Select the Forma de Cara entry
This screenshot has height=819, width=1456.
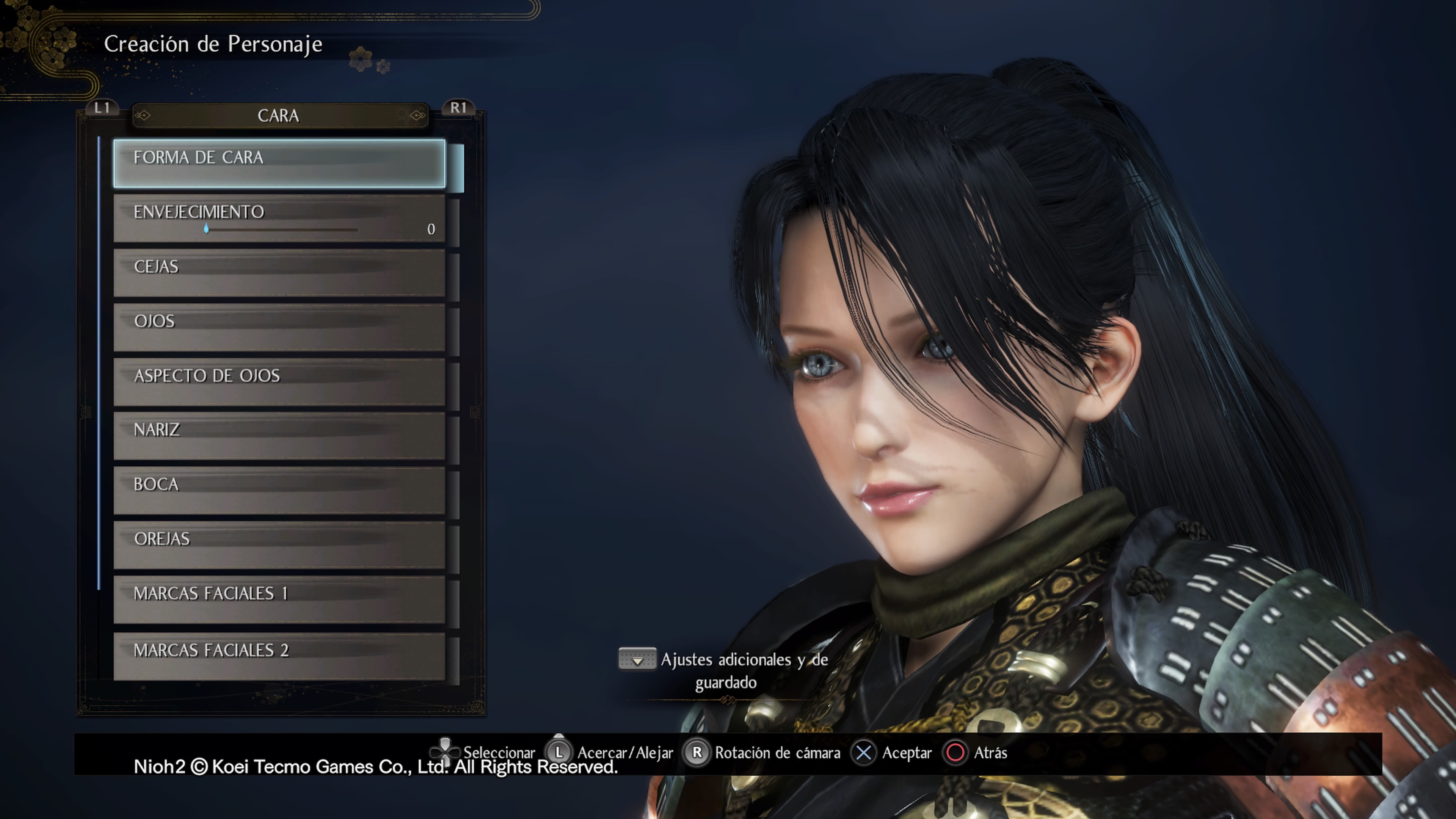[279, 163]
